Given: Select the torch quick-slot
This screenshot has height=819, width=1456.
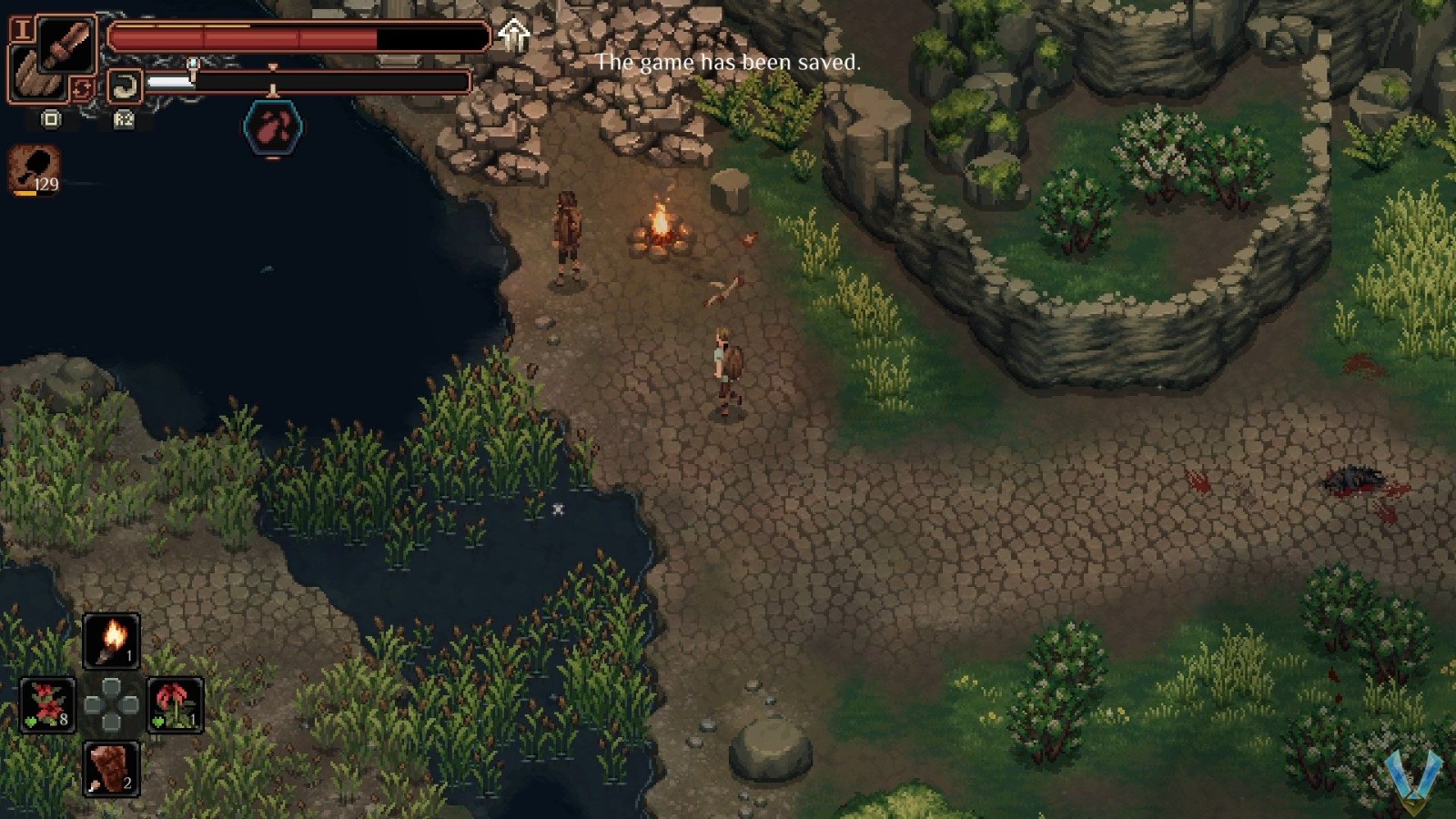Looking at the screenshot, I should click(x=112, y=639).
